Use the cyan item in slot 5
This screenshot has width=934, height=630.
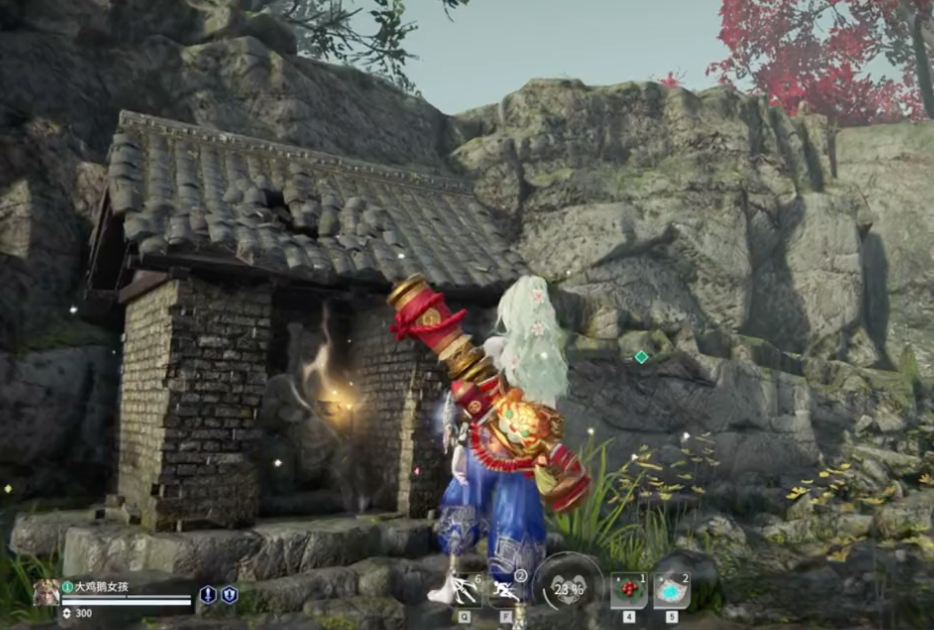click(x=671, y=590)
